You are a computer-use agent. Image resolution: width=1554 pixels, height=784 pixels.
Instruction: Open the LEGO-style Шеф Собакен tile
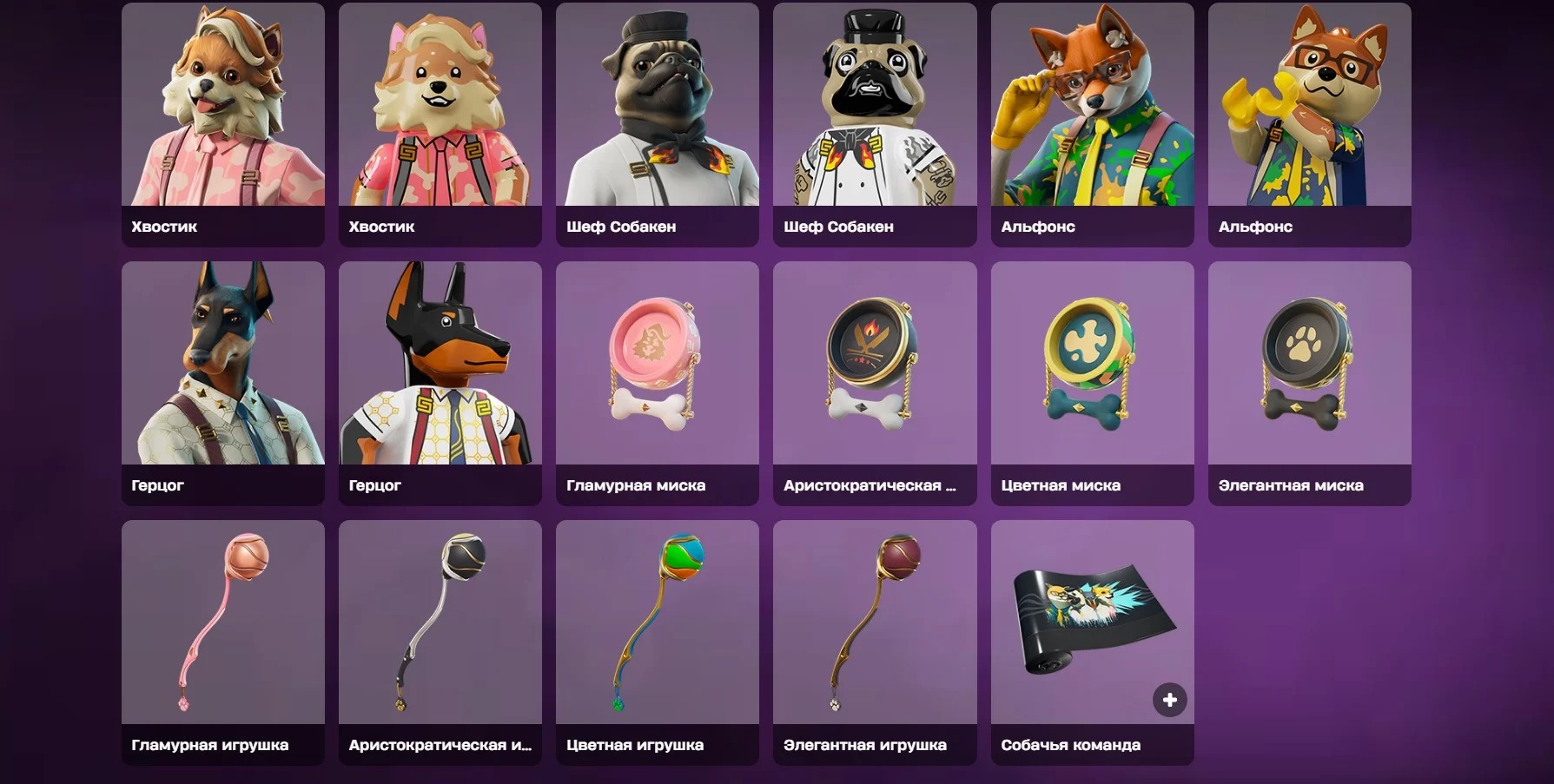(874, 113)
